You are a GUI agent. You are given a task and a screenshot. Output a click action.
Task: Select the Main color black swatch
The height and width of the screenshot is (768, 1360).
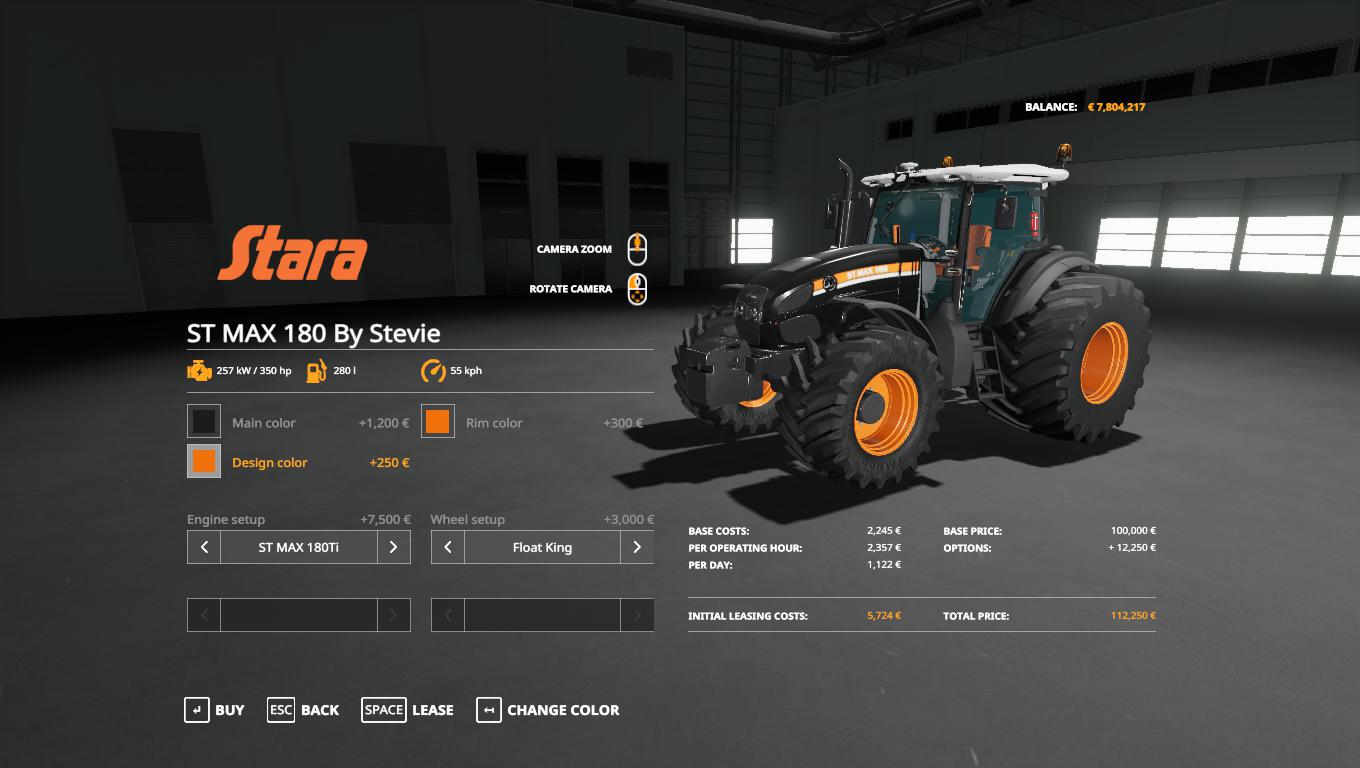coord(204,422)
